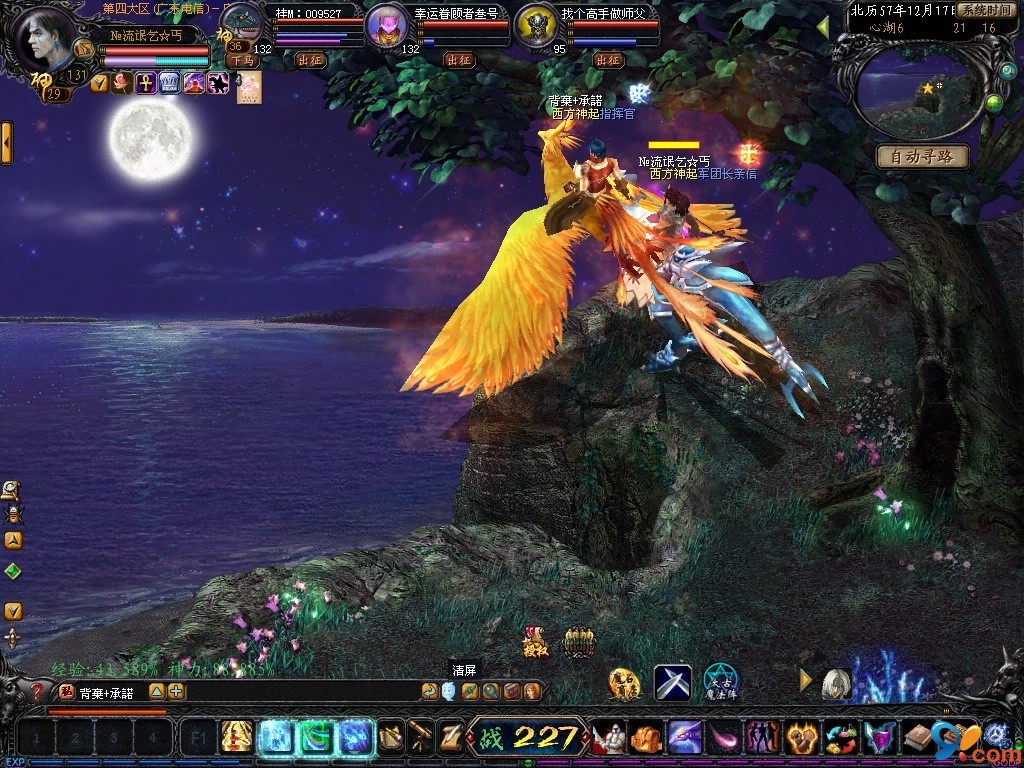Click the 自动寻路 auto-pathfinding button
Screen dimensions: 1024x768
point(923,157)
